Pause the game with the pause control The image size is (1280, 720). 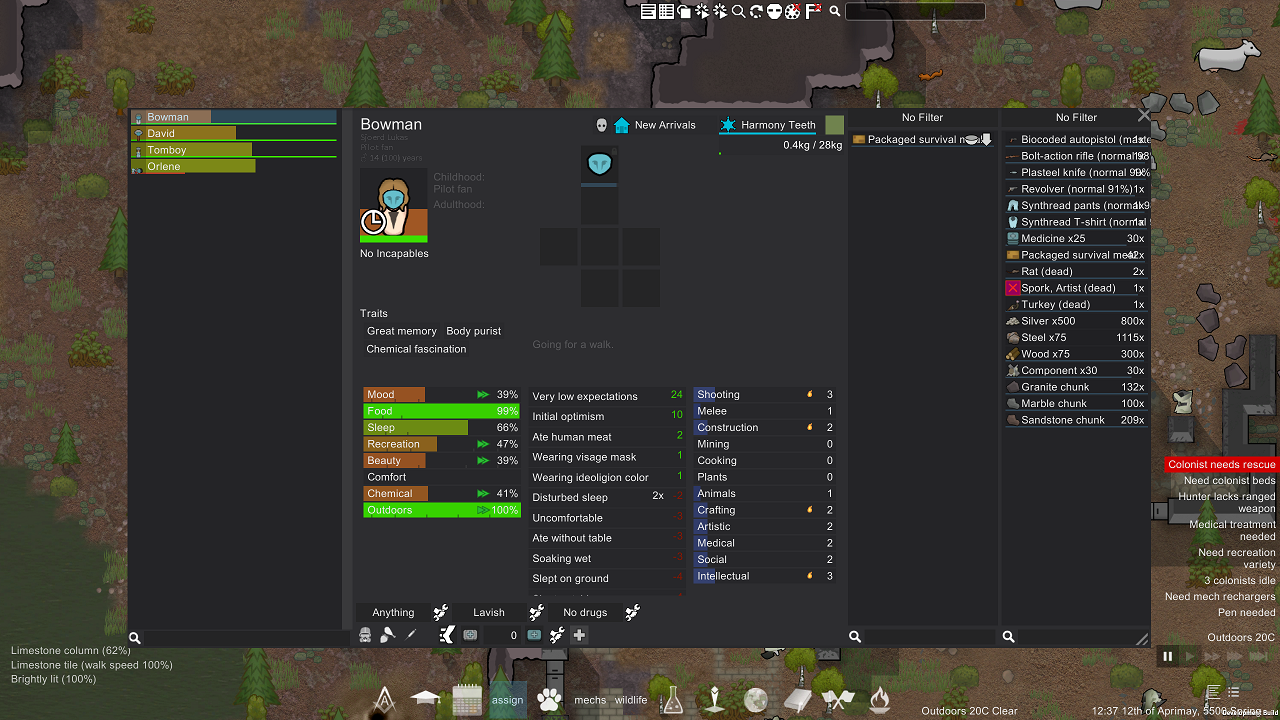tap(1167, 656)
